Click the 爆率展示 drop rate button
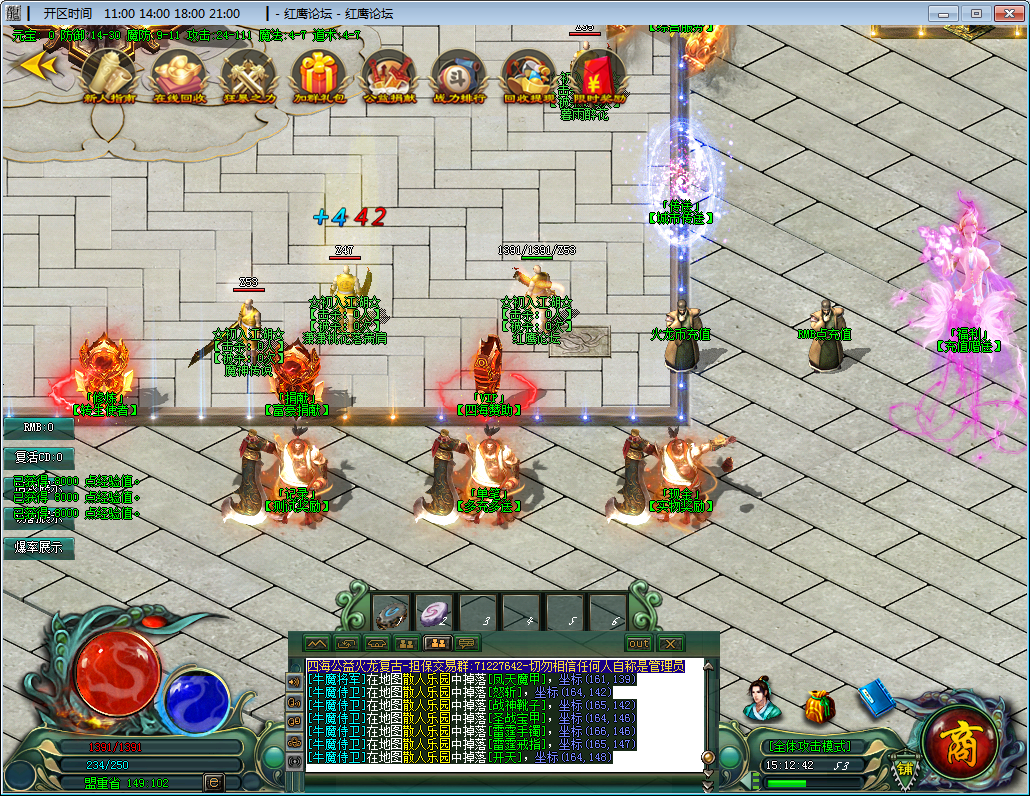1030x796 pixels. [38, 547]
